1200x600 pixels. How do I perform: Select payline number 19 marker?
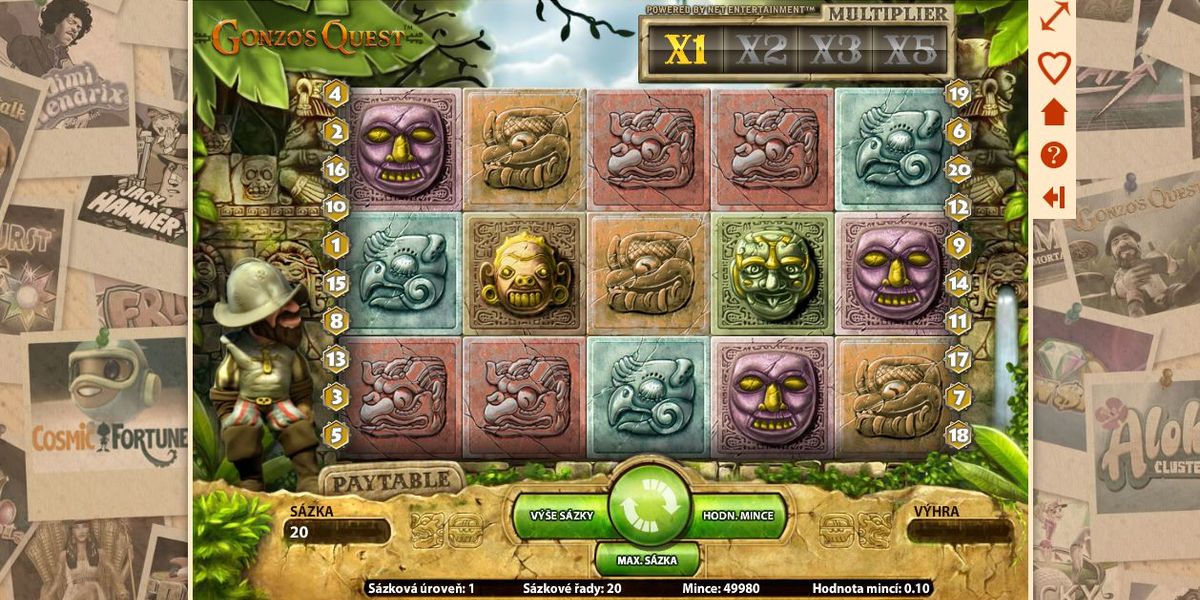[x=958, y=94]
